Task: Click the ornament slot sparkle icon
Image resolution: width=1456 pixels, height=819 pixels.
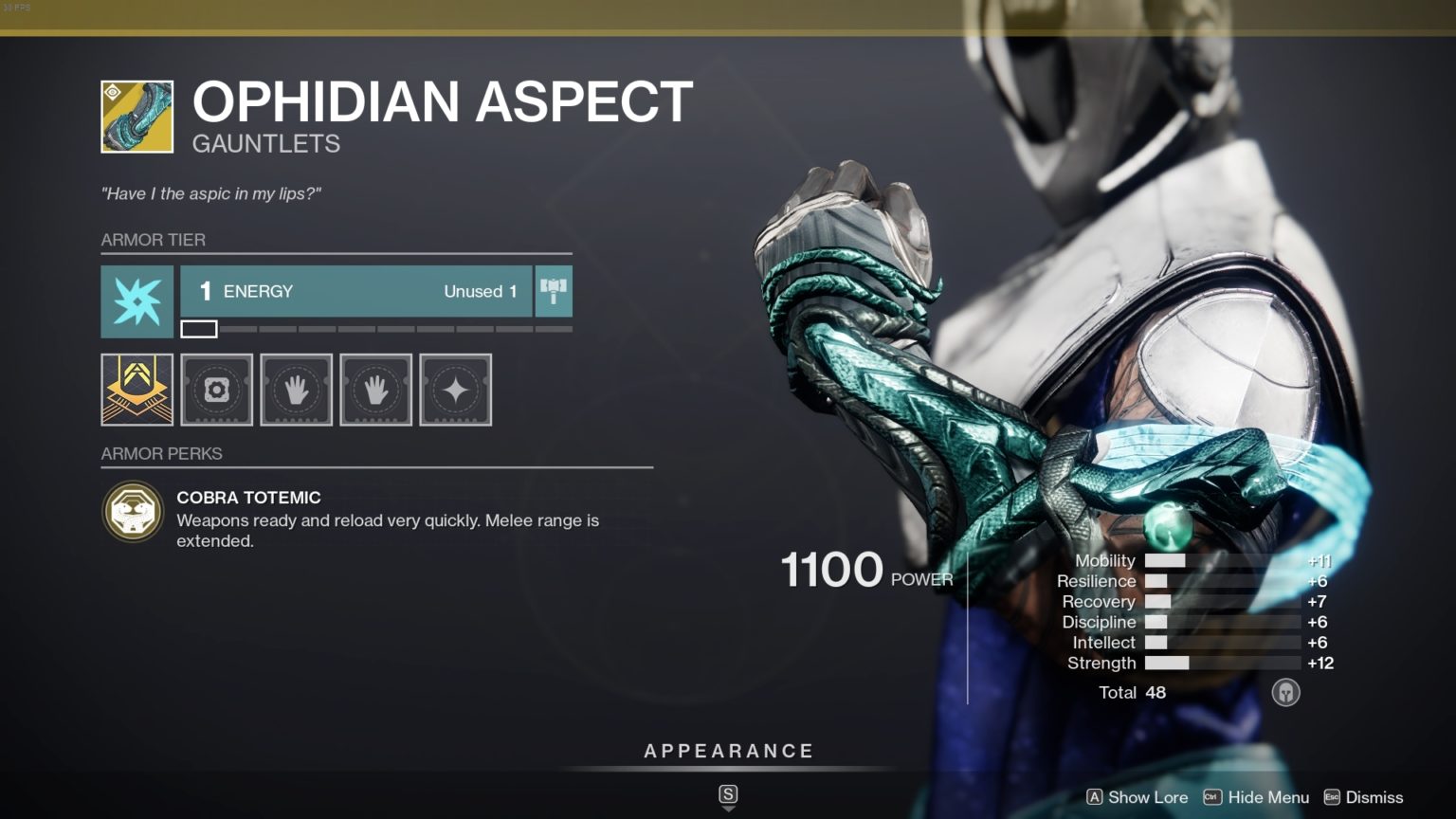Action: click(x=455, y=390)
